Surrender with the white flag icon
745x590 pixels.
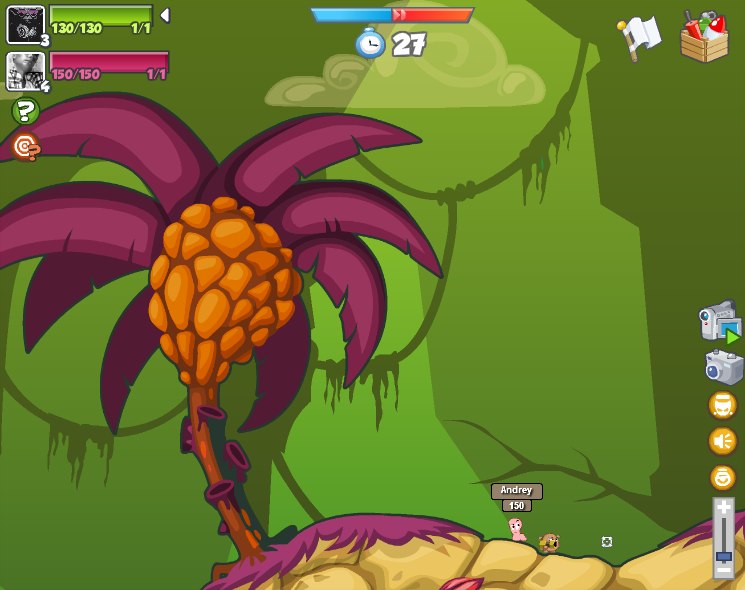[x=639, y=37]
